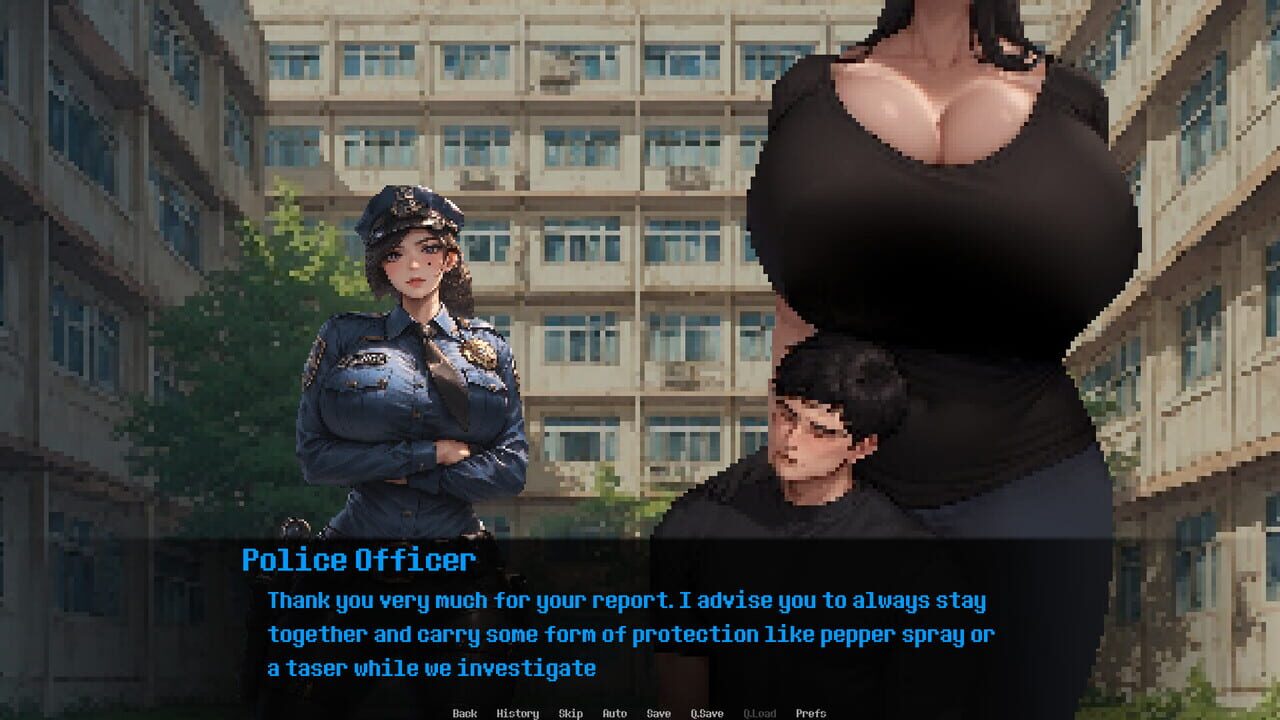Perform a Q.Load quick load

(x=758, y=713)
